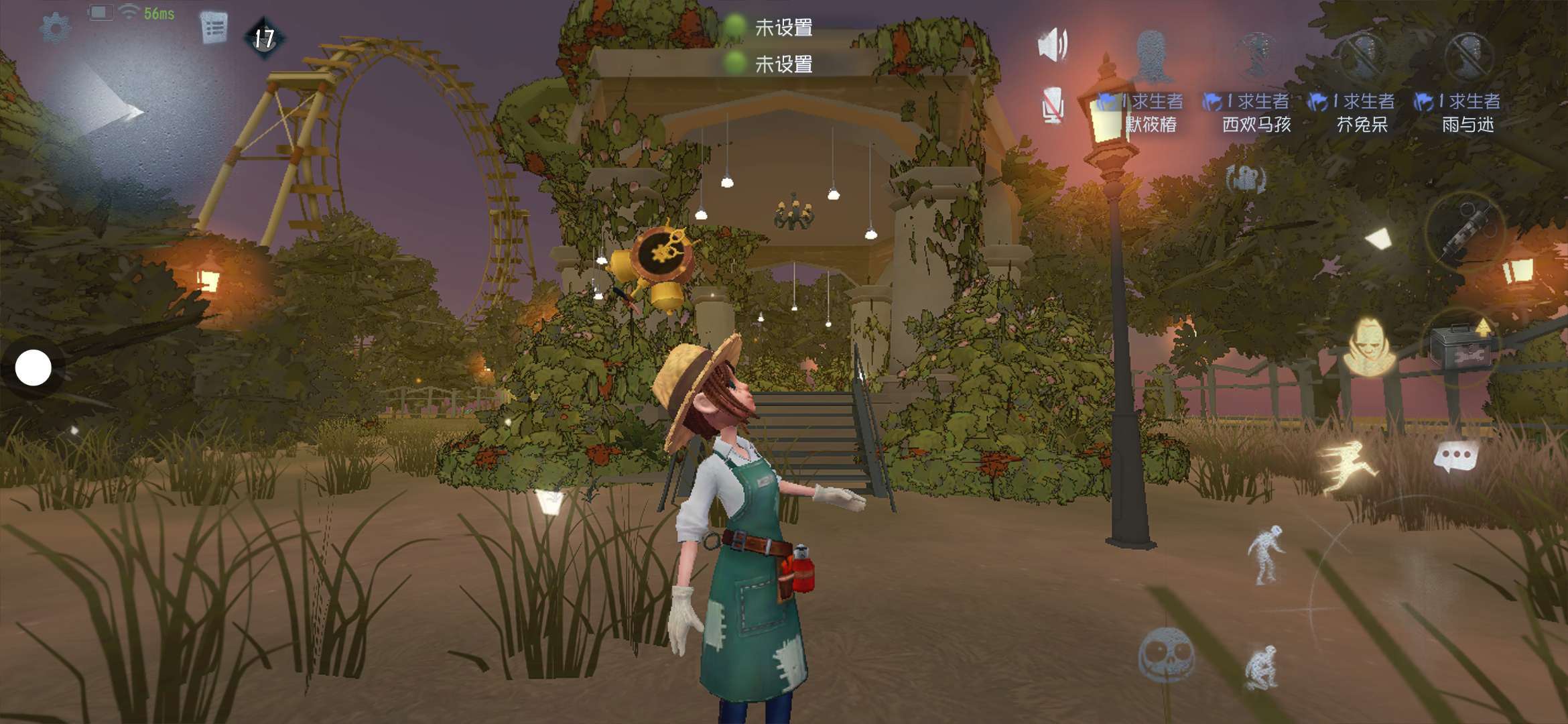This screenshot has height=724, width=1568.
Task: Open the task list notes icon
Action: (x=214, y=27)
